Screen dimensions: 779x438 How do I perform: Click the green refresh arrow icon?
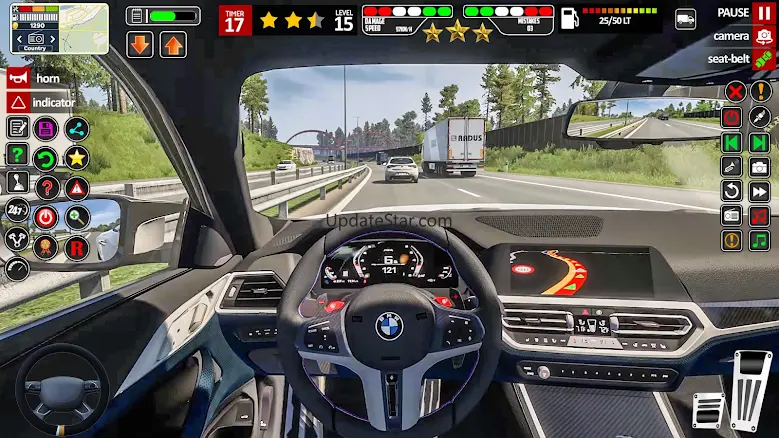tap(46, 157)
